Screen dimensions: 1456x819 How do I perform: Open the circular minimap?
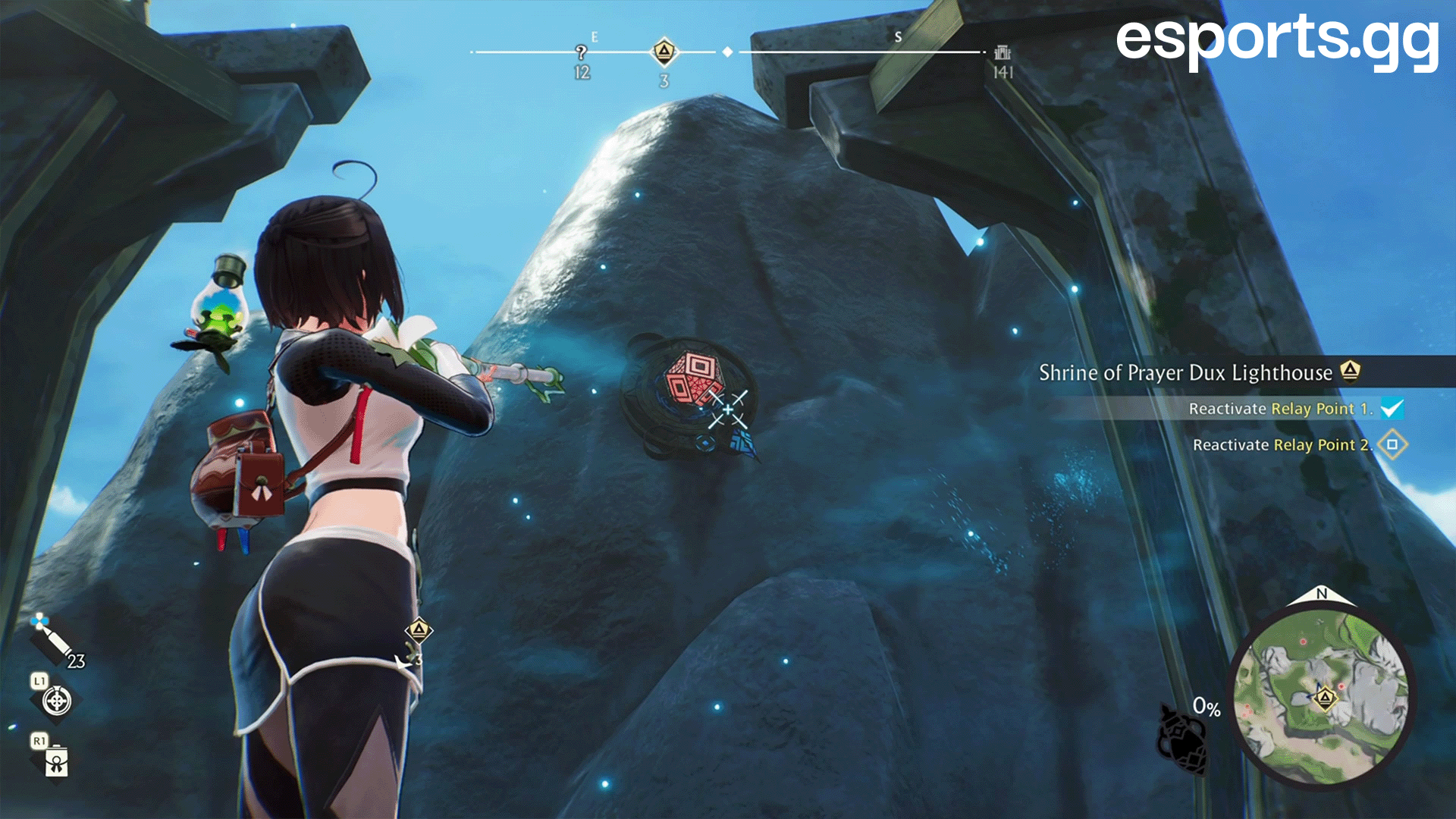[x=1322, y=697]
